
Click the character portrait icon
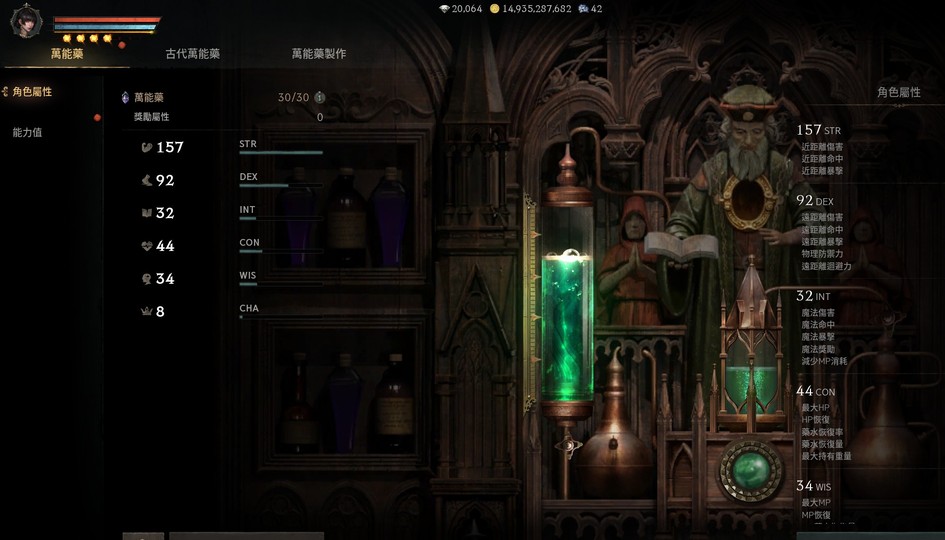(25, 22)
